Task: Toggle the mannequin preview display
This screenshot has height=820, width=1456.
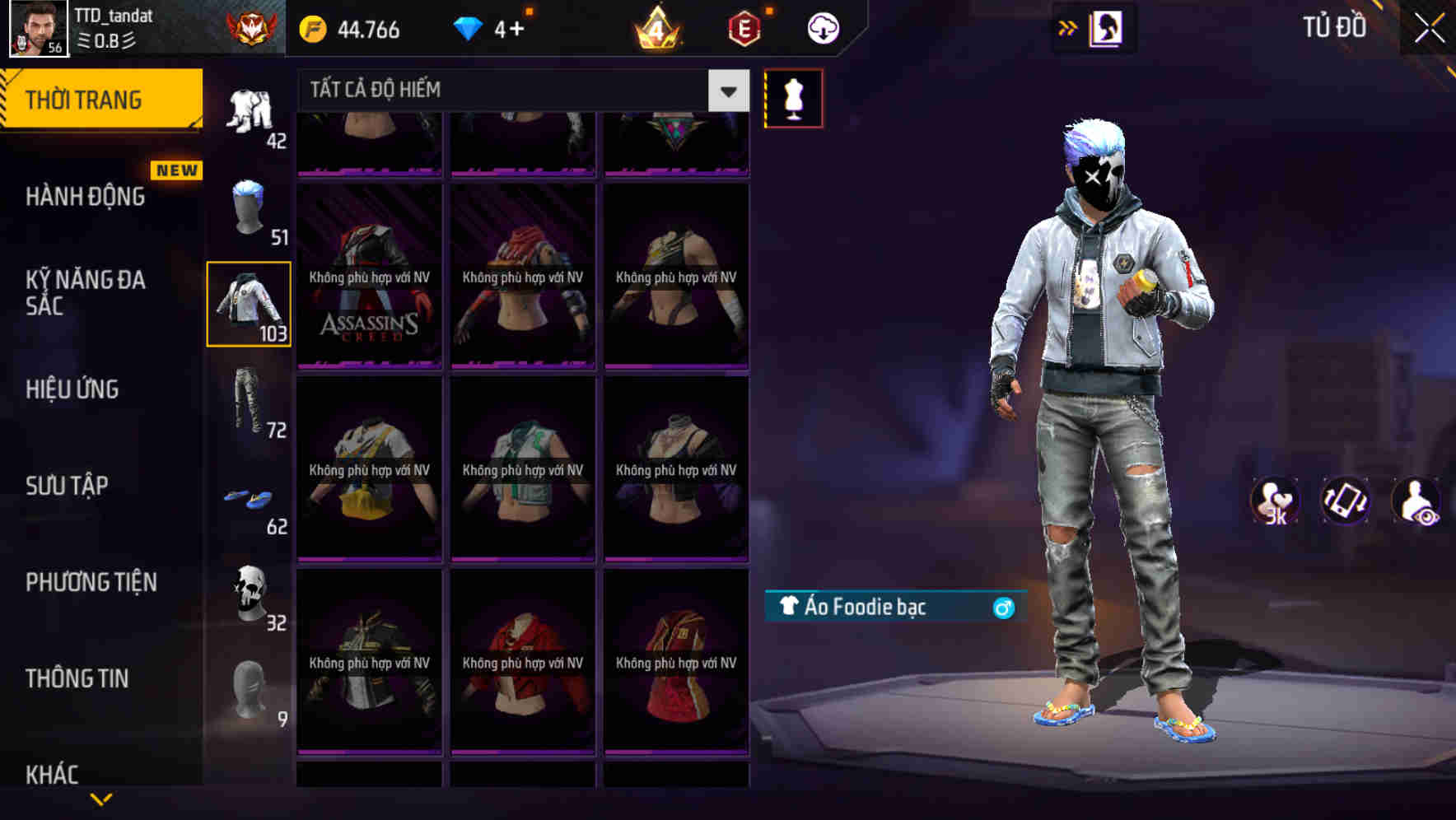Action: pos(793,97)
